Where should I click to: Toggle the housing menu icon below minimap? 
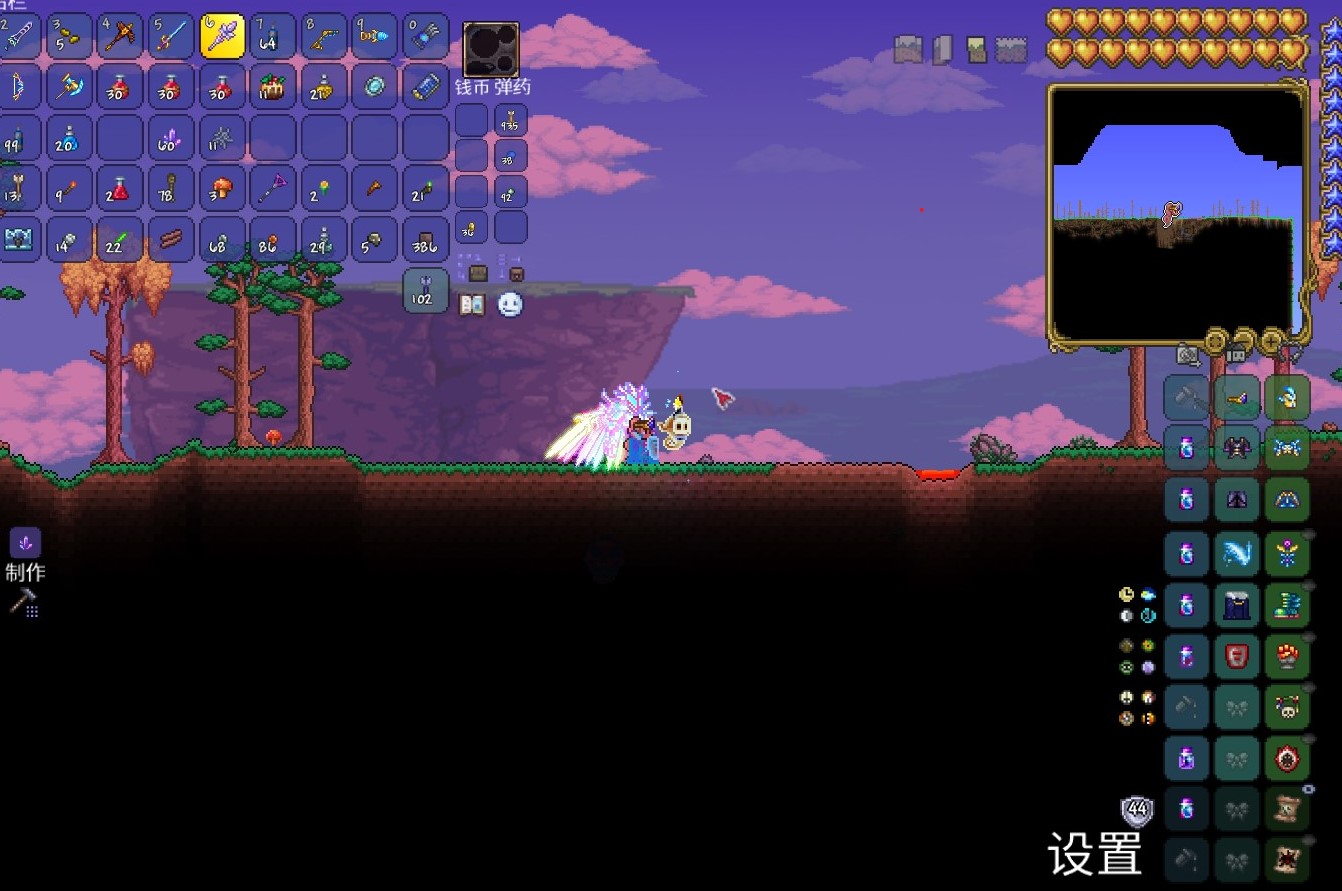1236,353
